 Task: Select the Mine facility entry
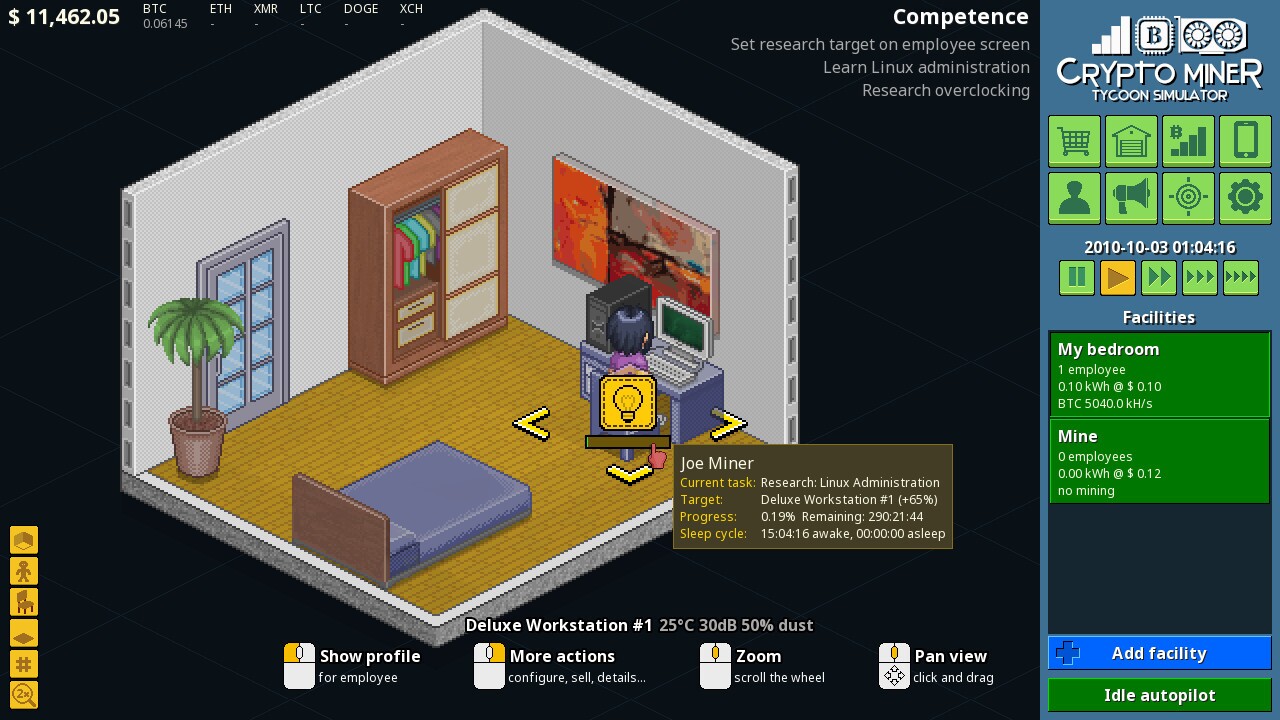[1159, 460]
